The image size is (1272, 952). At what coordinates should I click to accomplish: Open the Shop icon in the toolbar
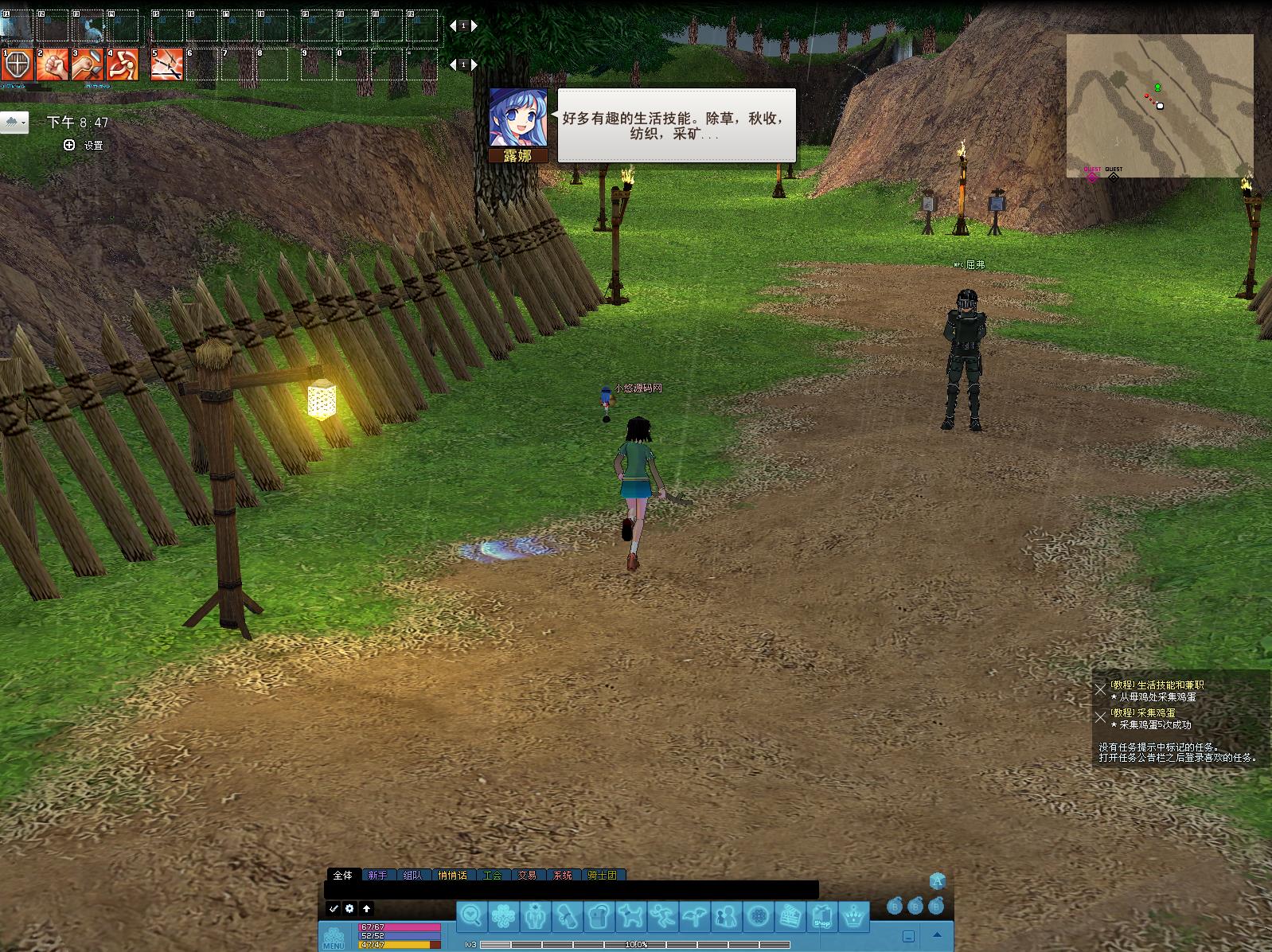[x=821, y=916]
